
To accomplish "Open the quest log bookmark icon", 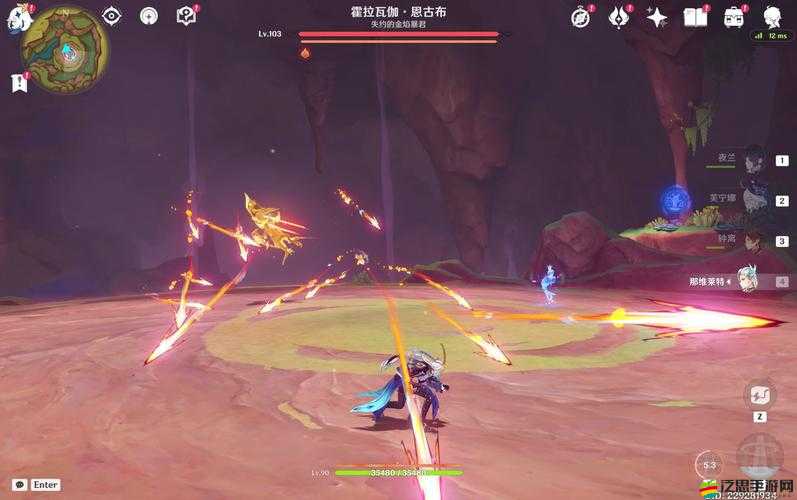I will point(18,83).
